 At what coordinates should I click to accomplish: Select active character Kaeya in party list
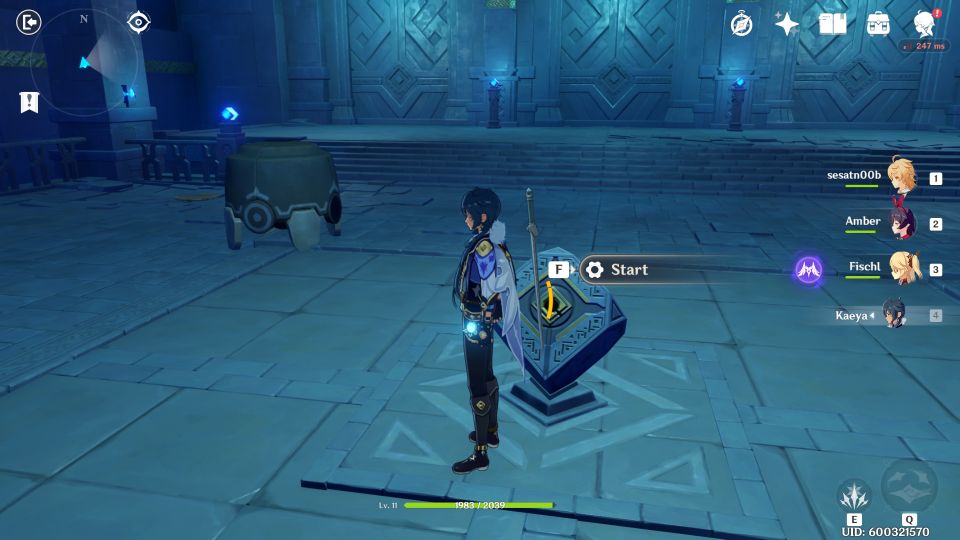[x=893, y=314]
